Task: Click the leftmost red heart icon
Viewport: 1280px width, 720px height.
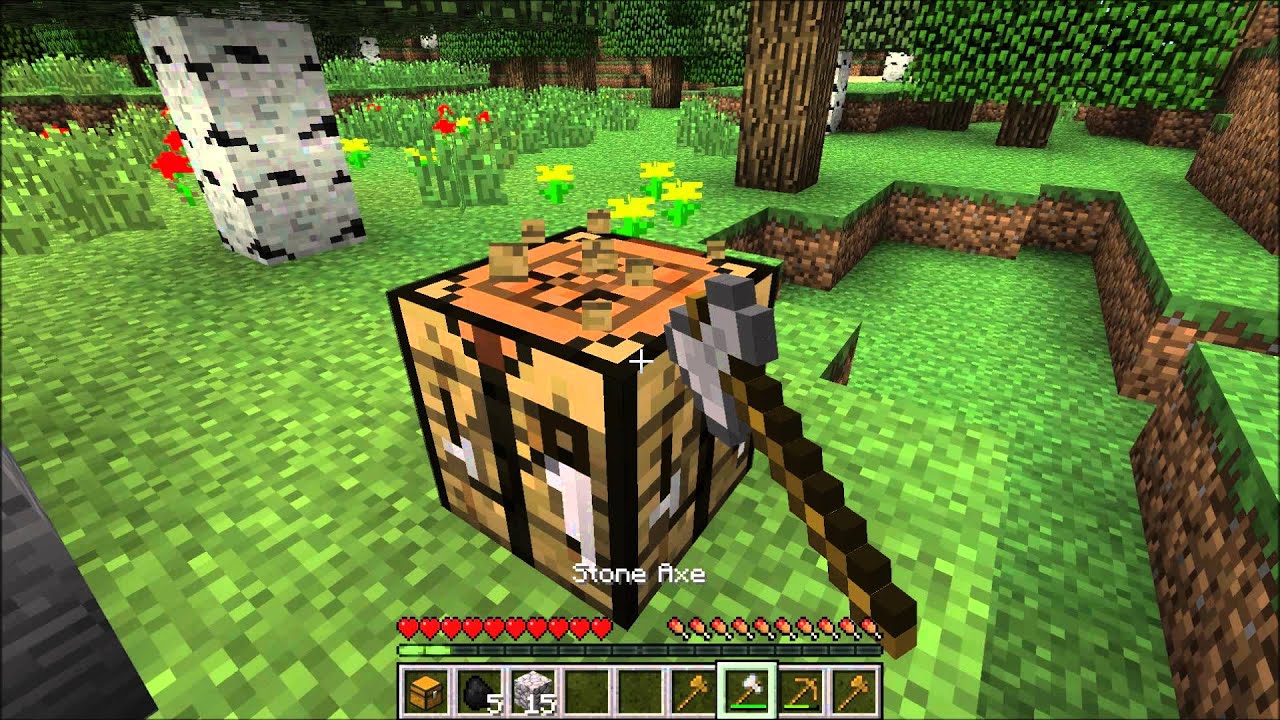Action: click(409, 628)
